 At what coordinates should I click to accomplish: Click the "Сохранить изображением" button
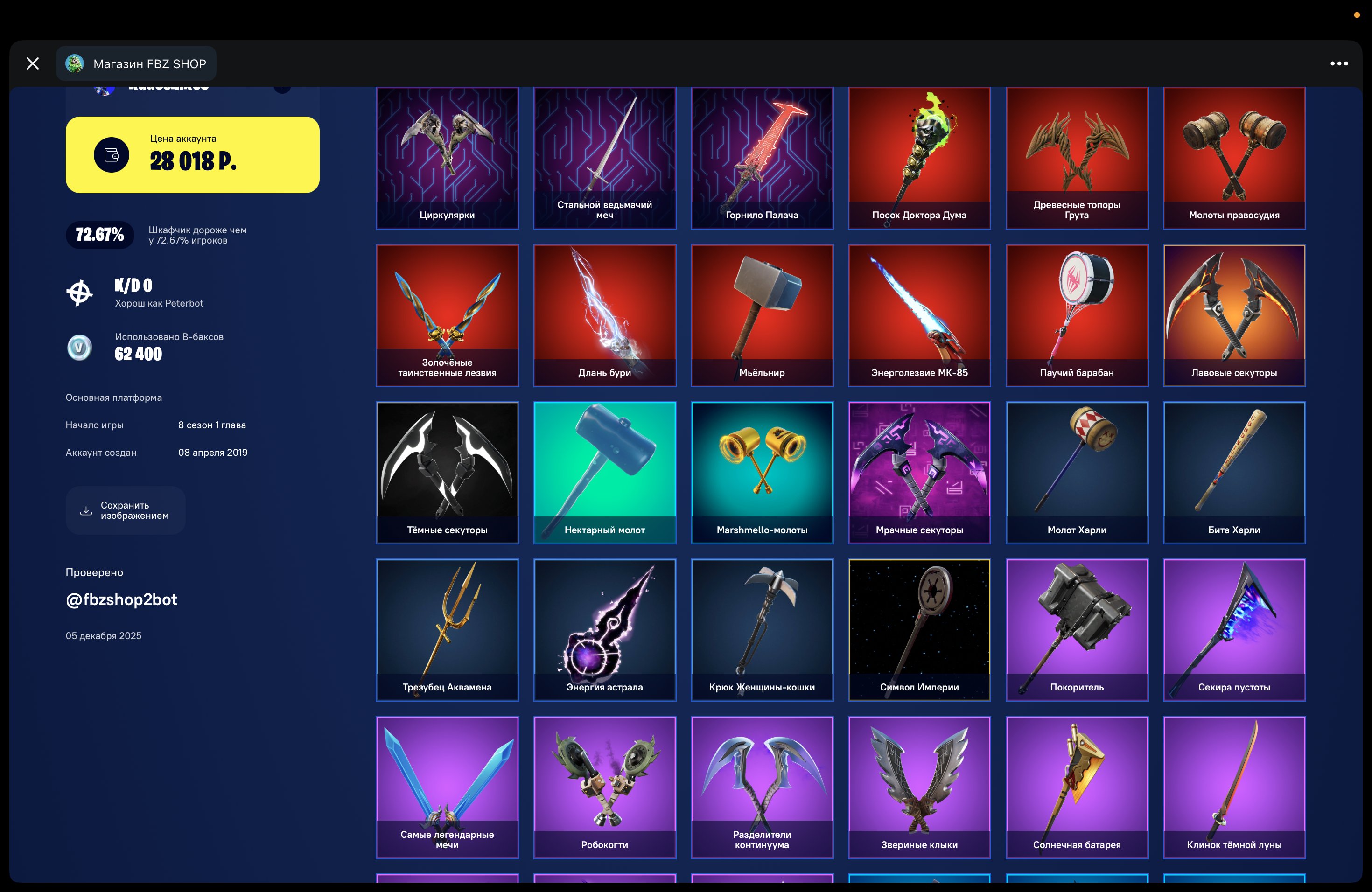tap(126, 510)
